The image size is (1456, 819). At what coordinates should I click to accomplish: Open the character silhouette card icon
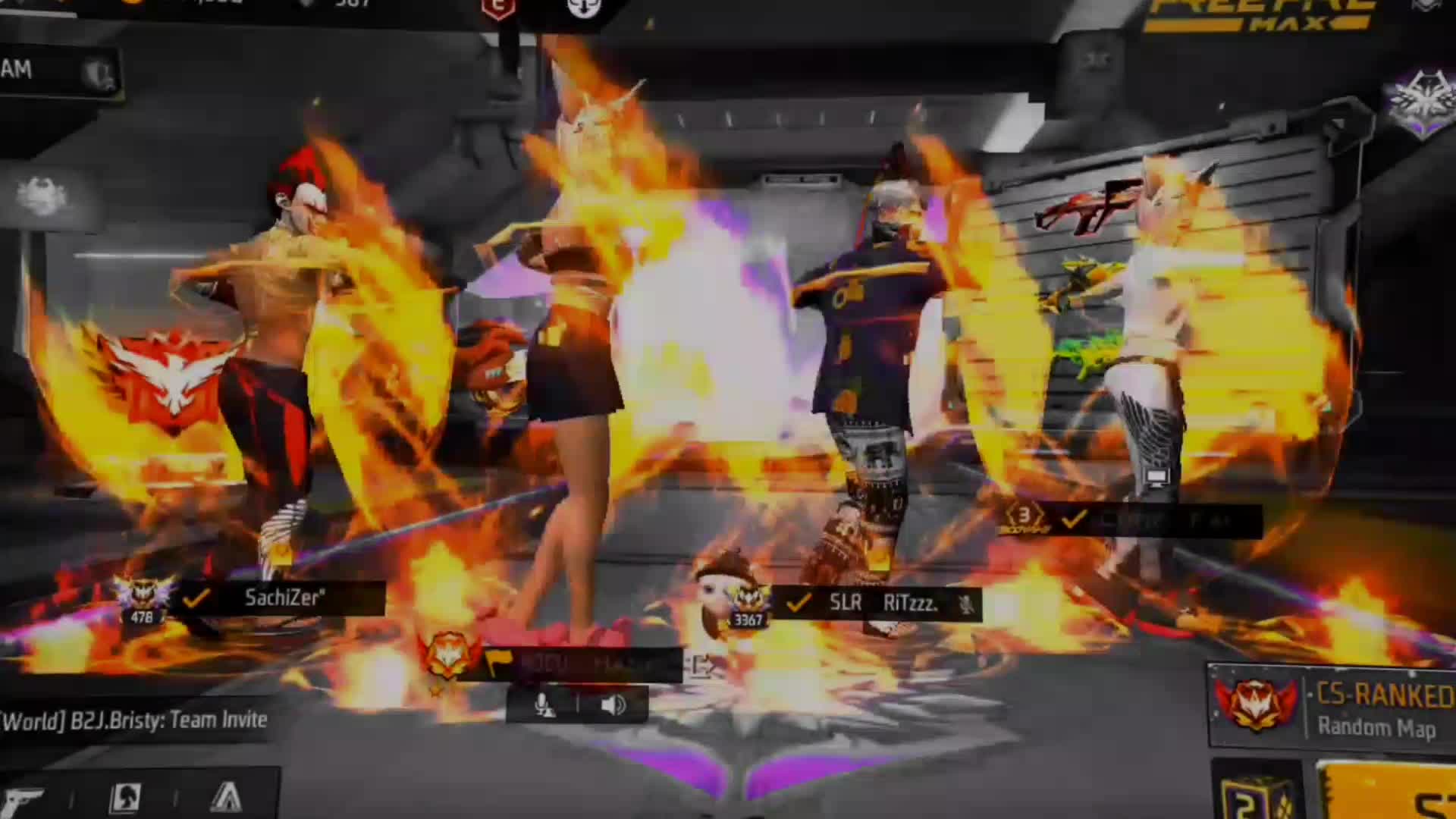tap(125, 798)
